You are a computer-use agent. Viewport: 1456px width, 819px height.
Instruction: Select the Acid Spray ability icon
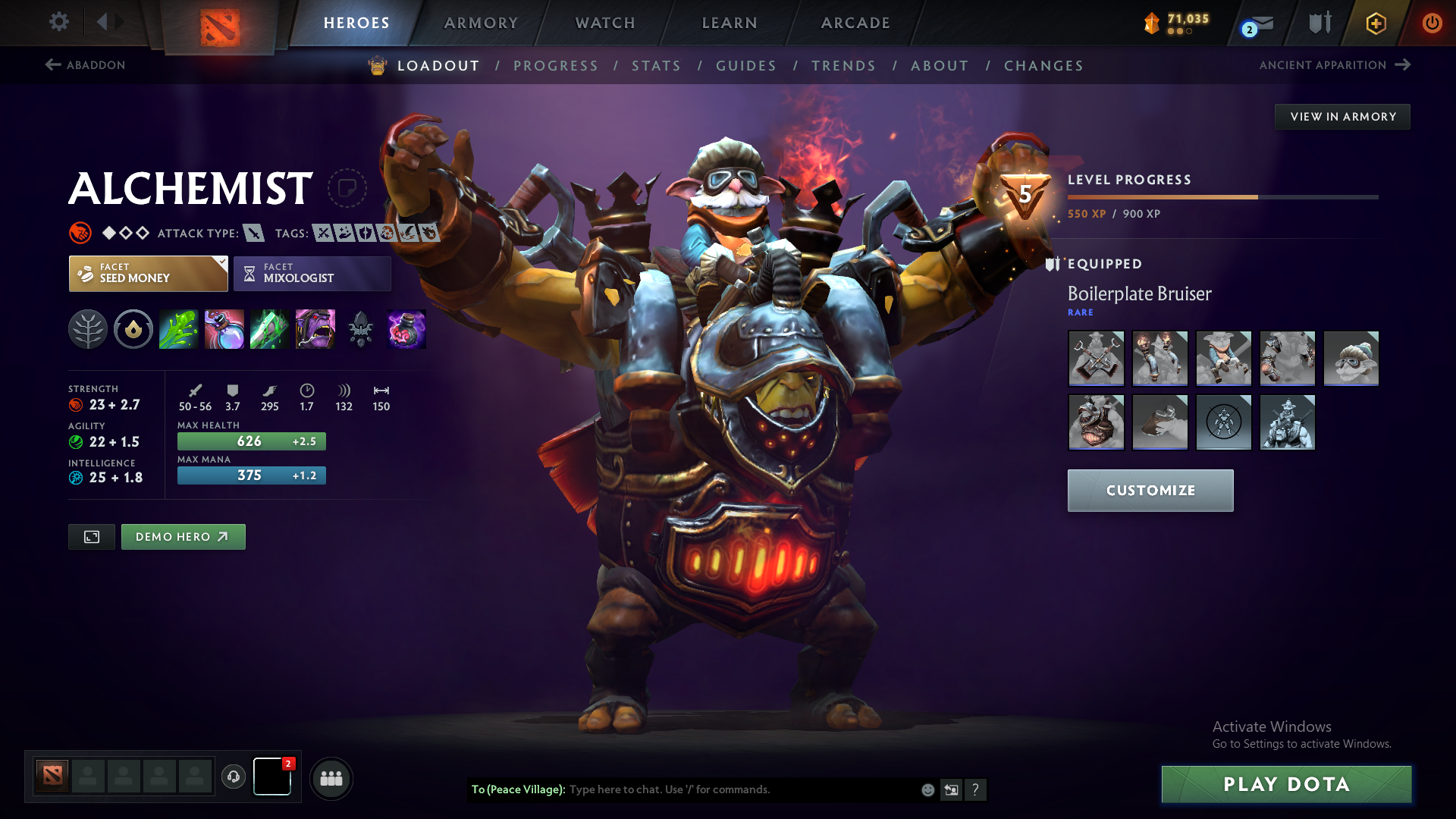(179, 329)
